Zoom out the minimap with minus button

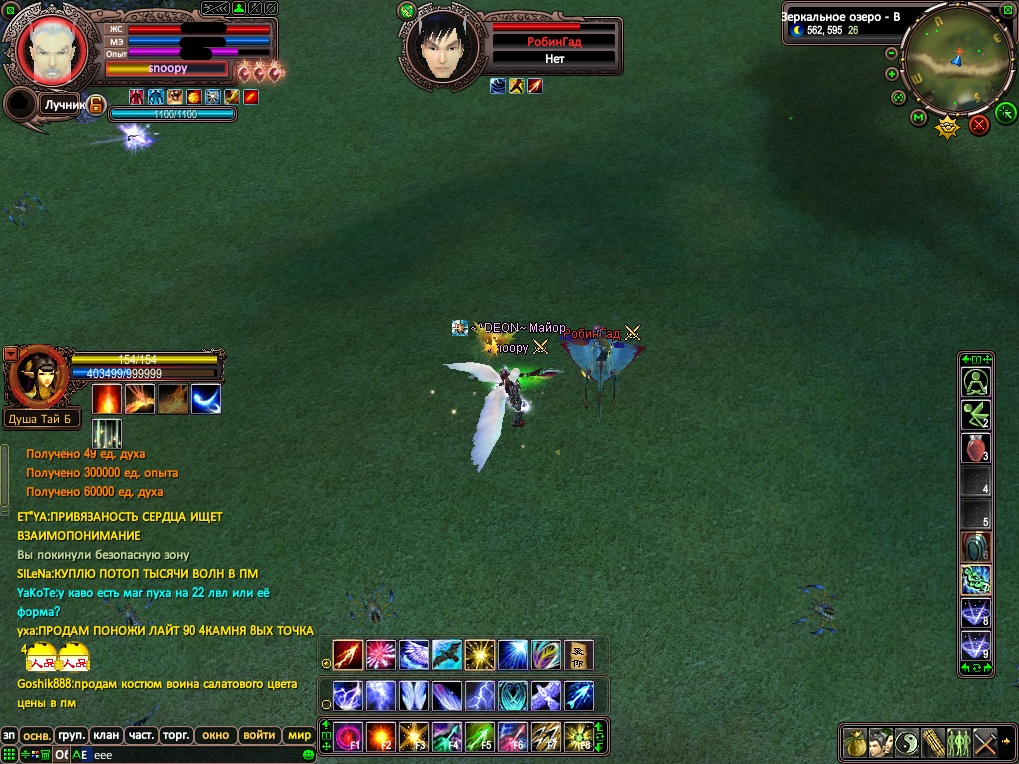[x=891, y=53]
